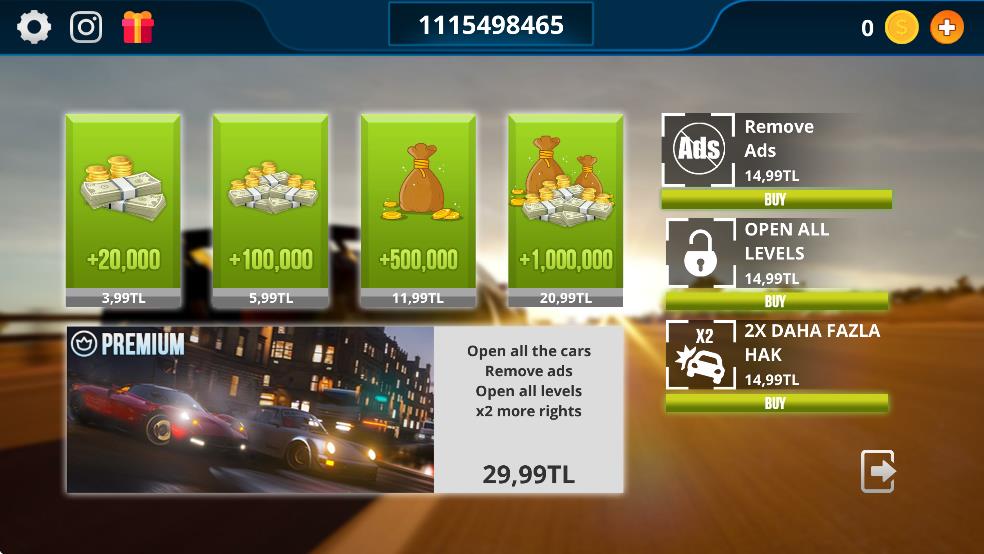
Task: Purchase the +100,000 cash pack
Action: point(270,210)
